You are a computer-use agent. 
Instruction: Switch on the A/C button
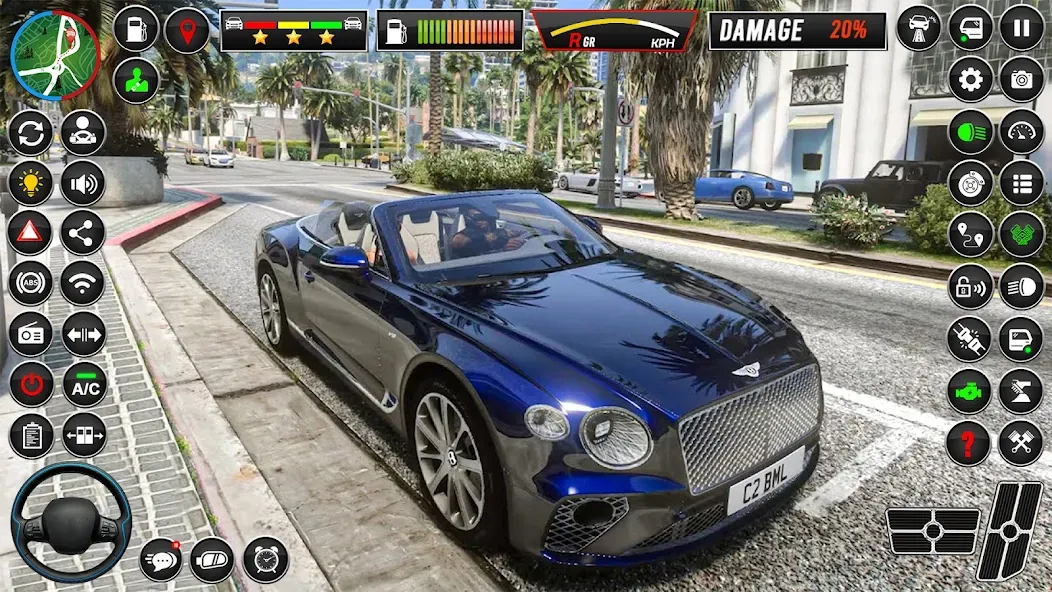(84, 385)
